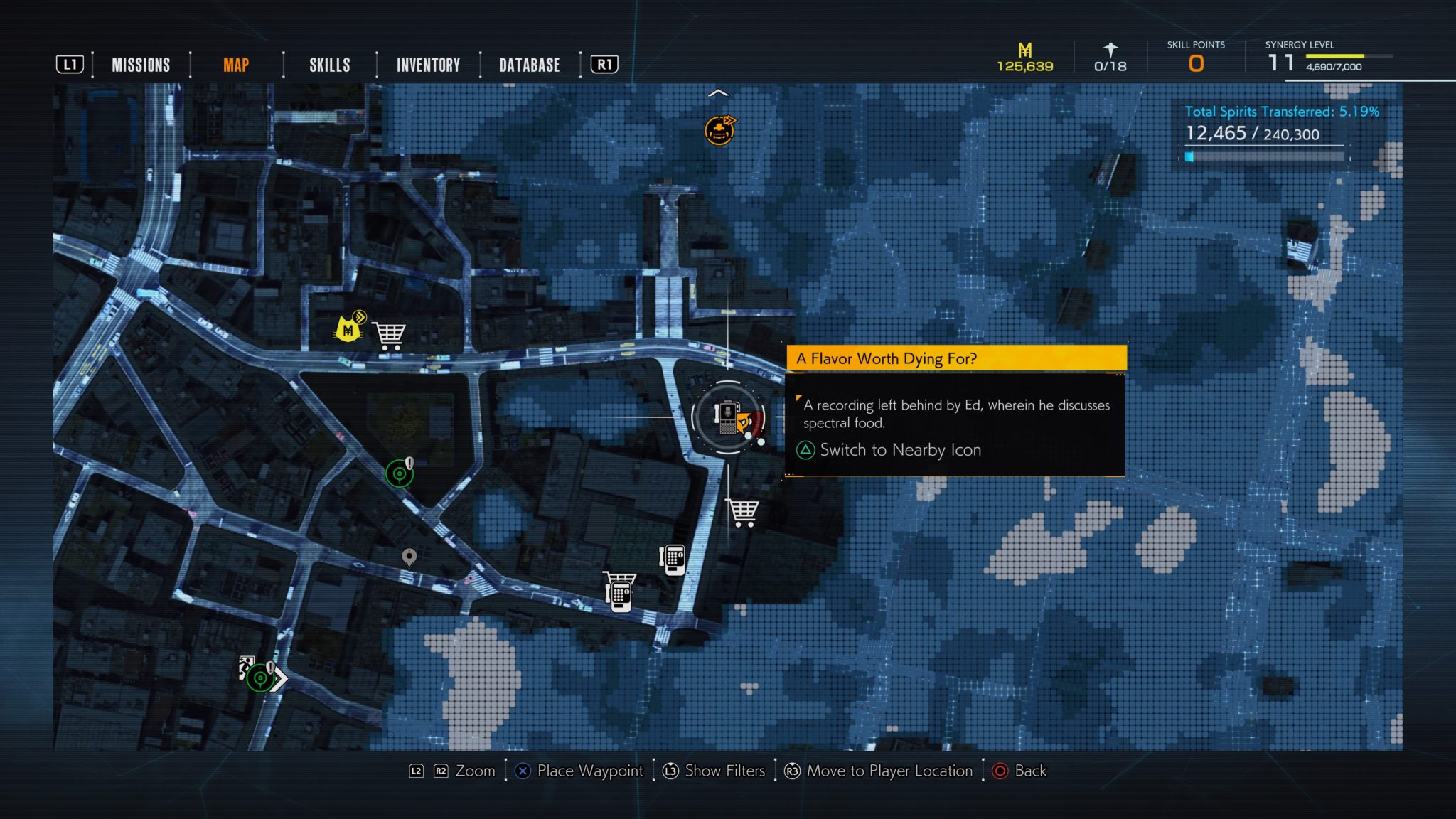Toggle Show Filters at the bottom bar
The width and height of the screenshot is (1456, 819).
coord(722,771)
